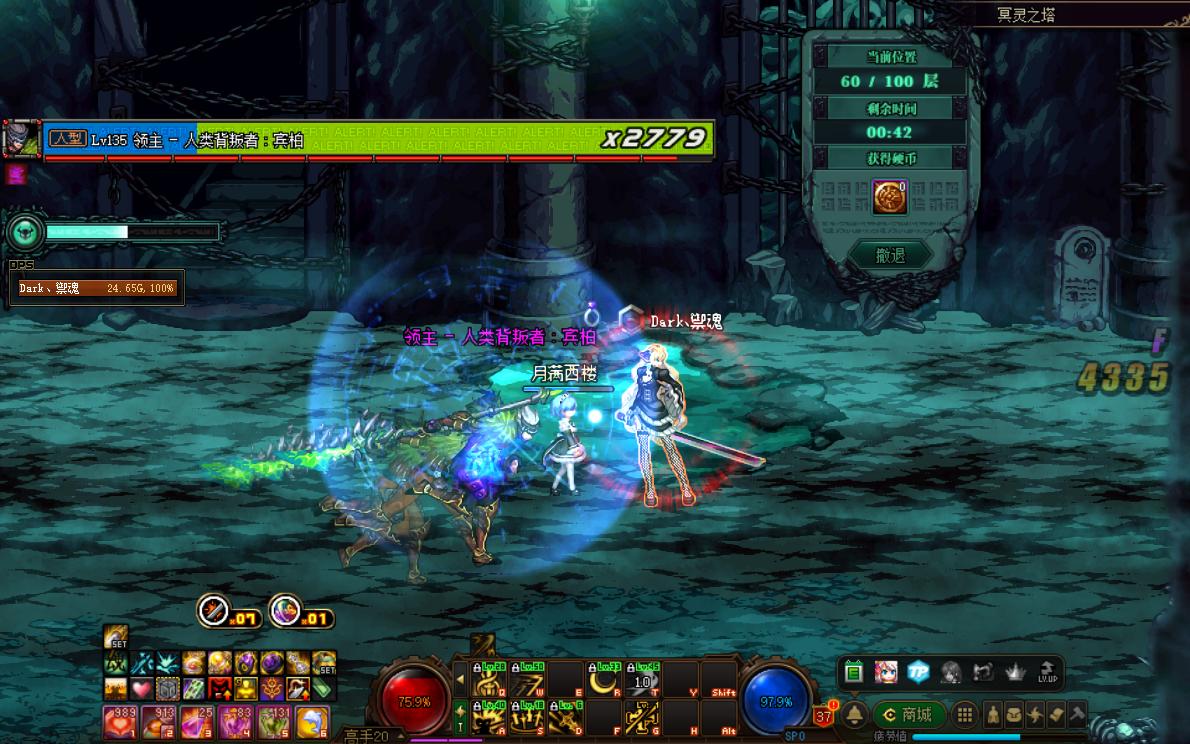Open the notification bell

855,715
